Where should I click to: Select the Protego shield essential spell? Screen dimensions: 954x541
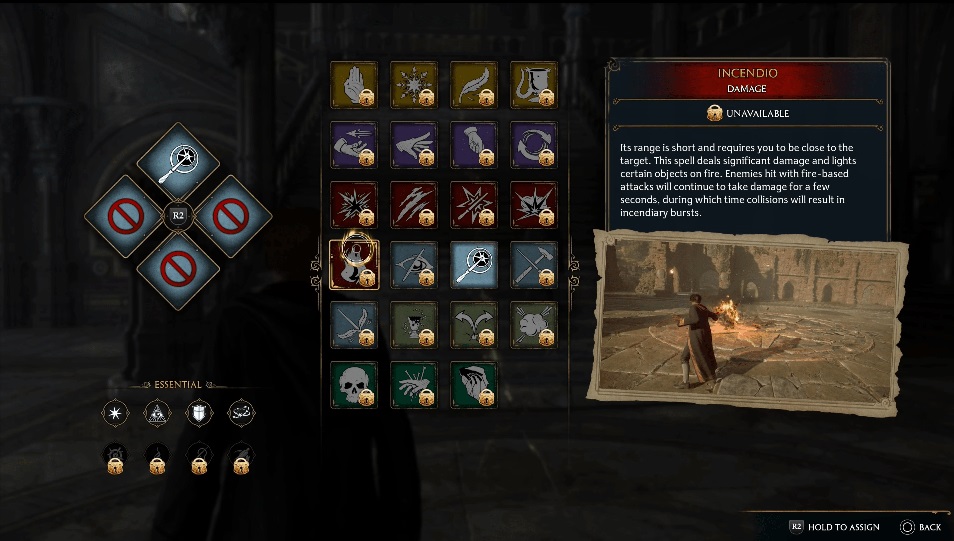(200, 412)
